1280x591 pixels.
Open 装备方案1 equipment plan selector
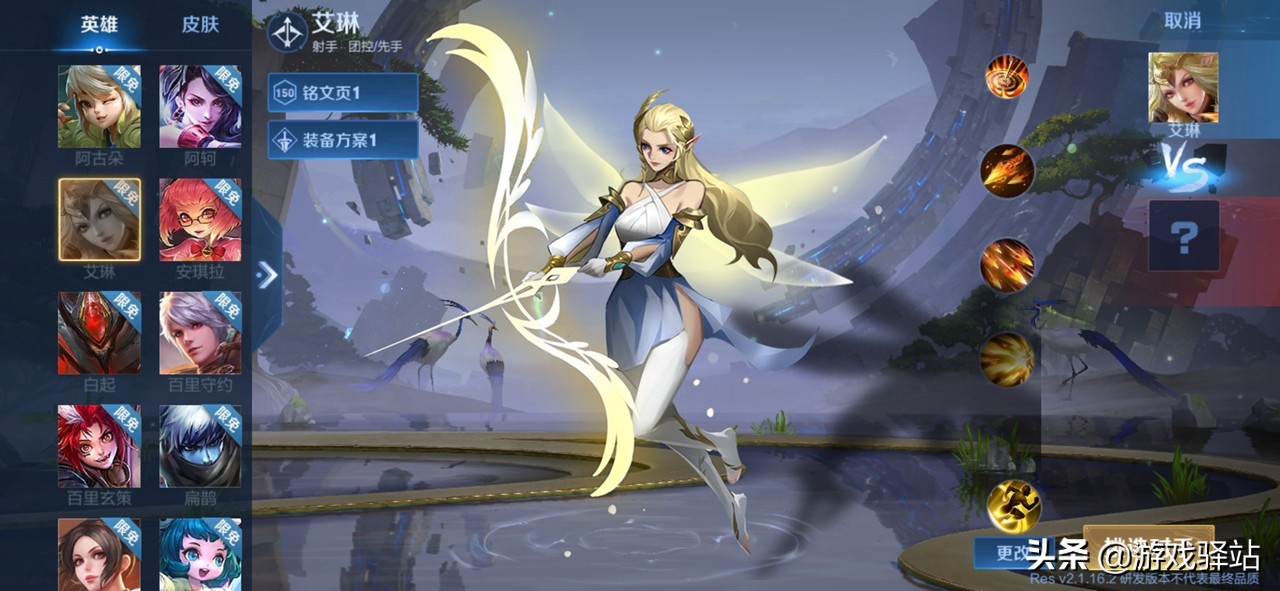pos(342,140)
